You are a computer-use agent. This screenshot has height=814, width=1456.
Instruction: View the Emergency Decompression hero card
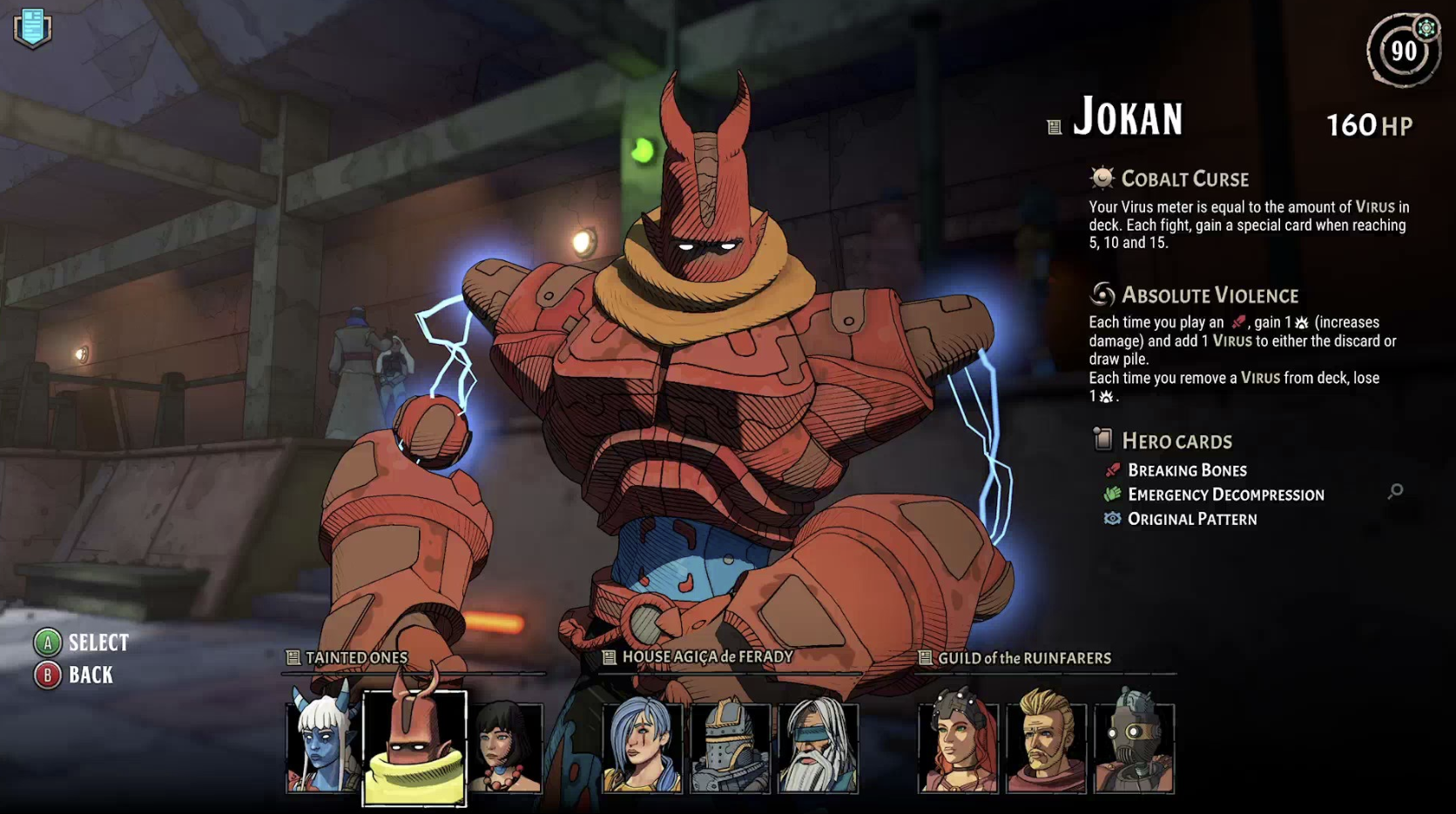click(1225, 494)
